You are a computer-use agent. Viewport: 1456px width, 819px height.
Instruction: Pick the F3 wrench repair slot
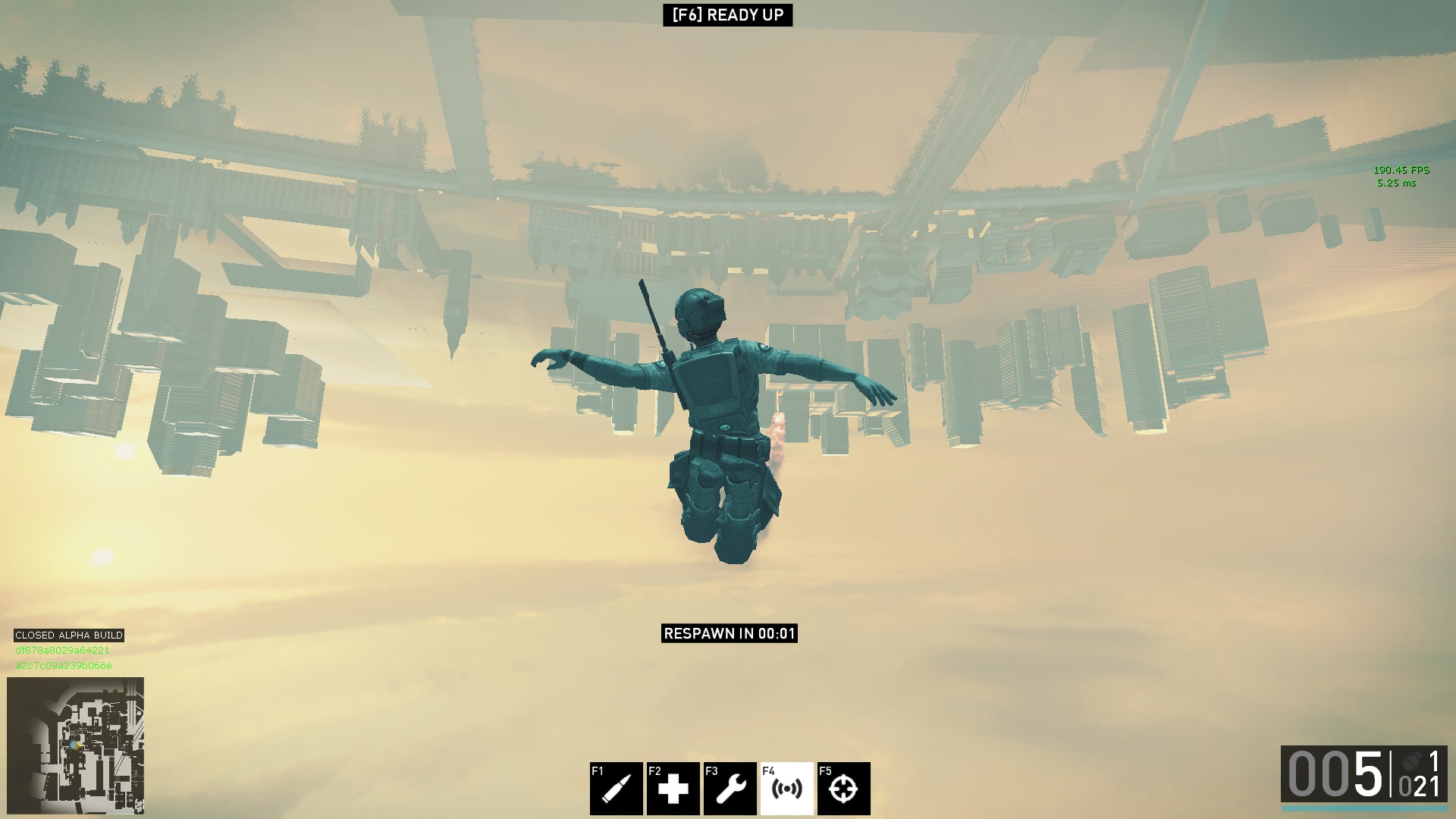click(730, 789)
